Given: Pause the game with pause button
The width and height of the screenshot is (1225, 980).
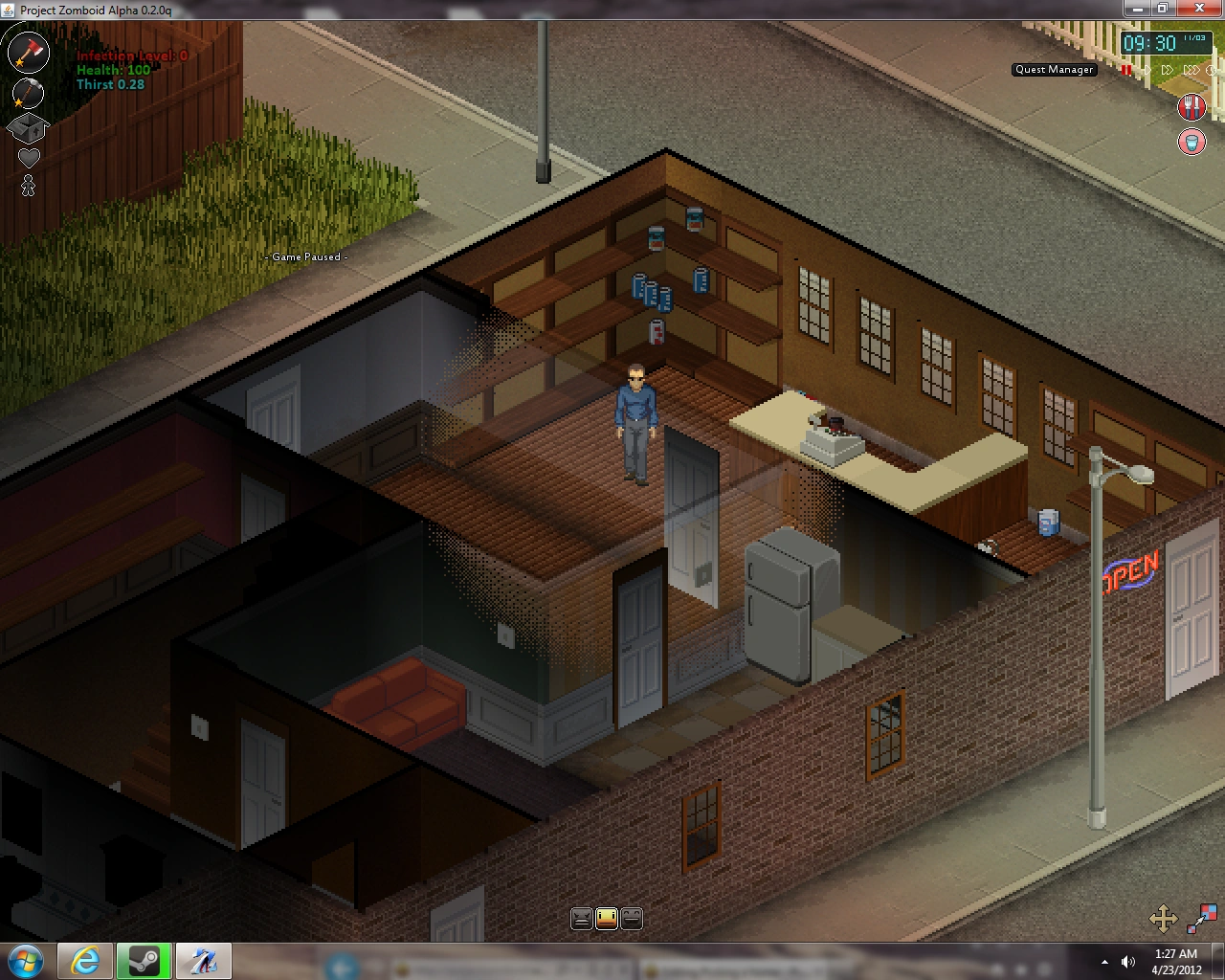Looking at the screenshot, I should click(x=1125, y=70).
